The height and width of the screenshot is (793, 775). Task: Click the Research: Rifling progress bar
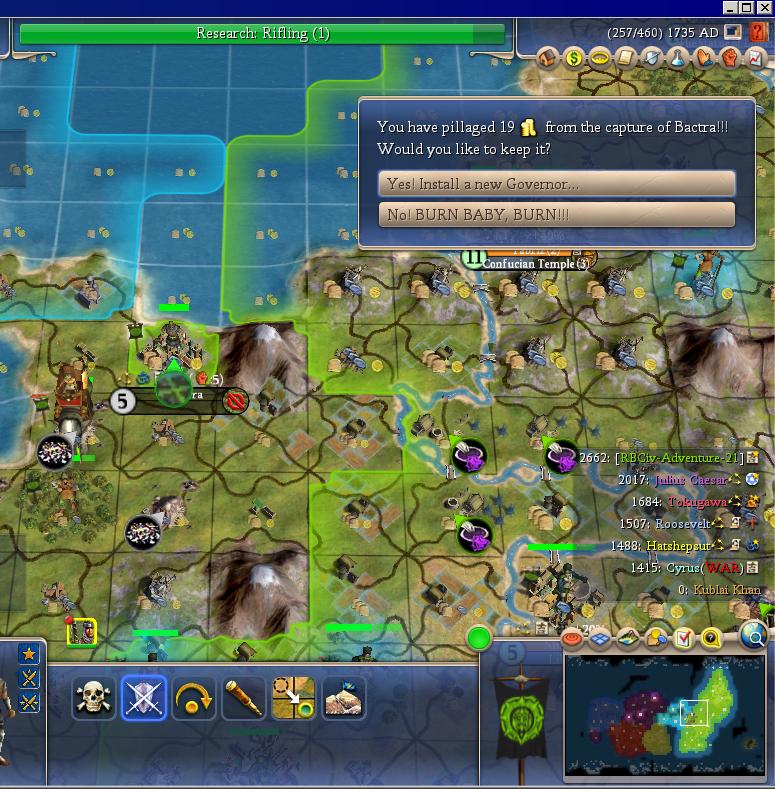pos(262,34)
